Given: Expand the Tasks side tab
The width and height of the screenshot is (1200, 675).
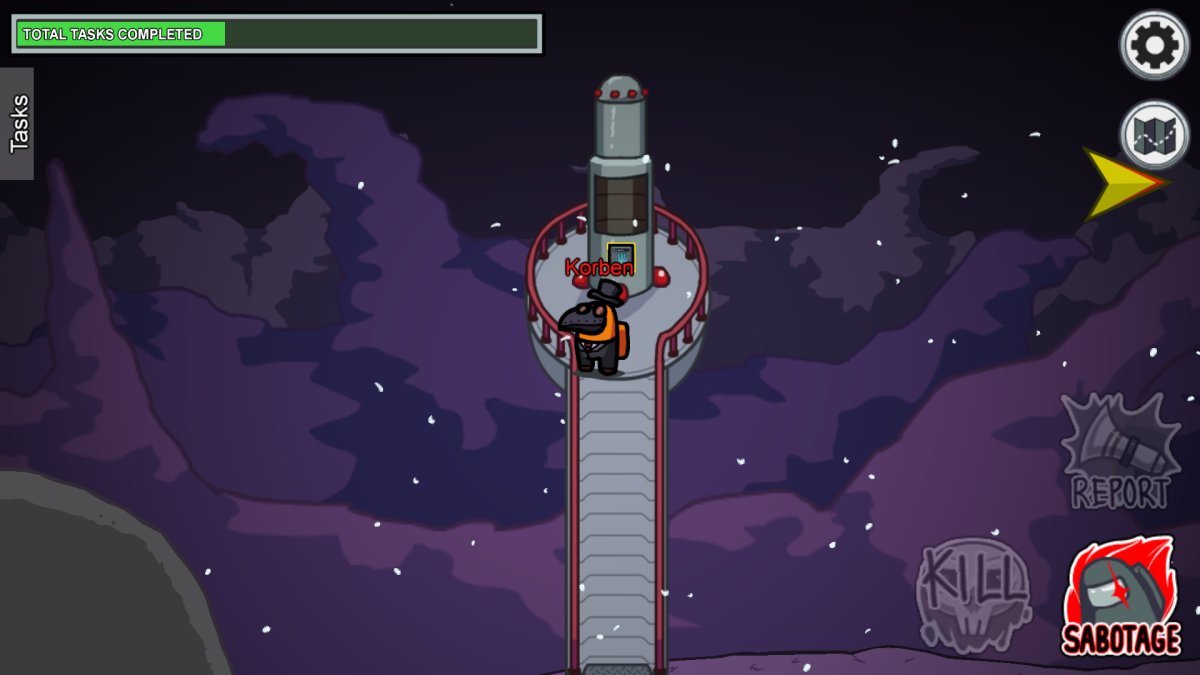Looking at the screenshot, I should point(18,124).
